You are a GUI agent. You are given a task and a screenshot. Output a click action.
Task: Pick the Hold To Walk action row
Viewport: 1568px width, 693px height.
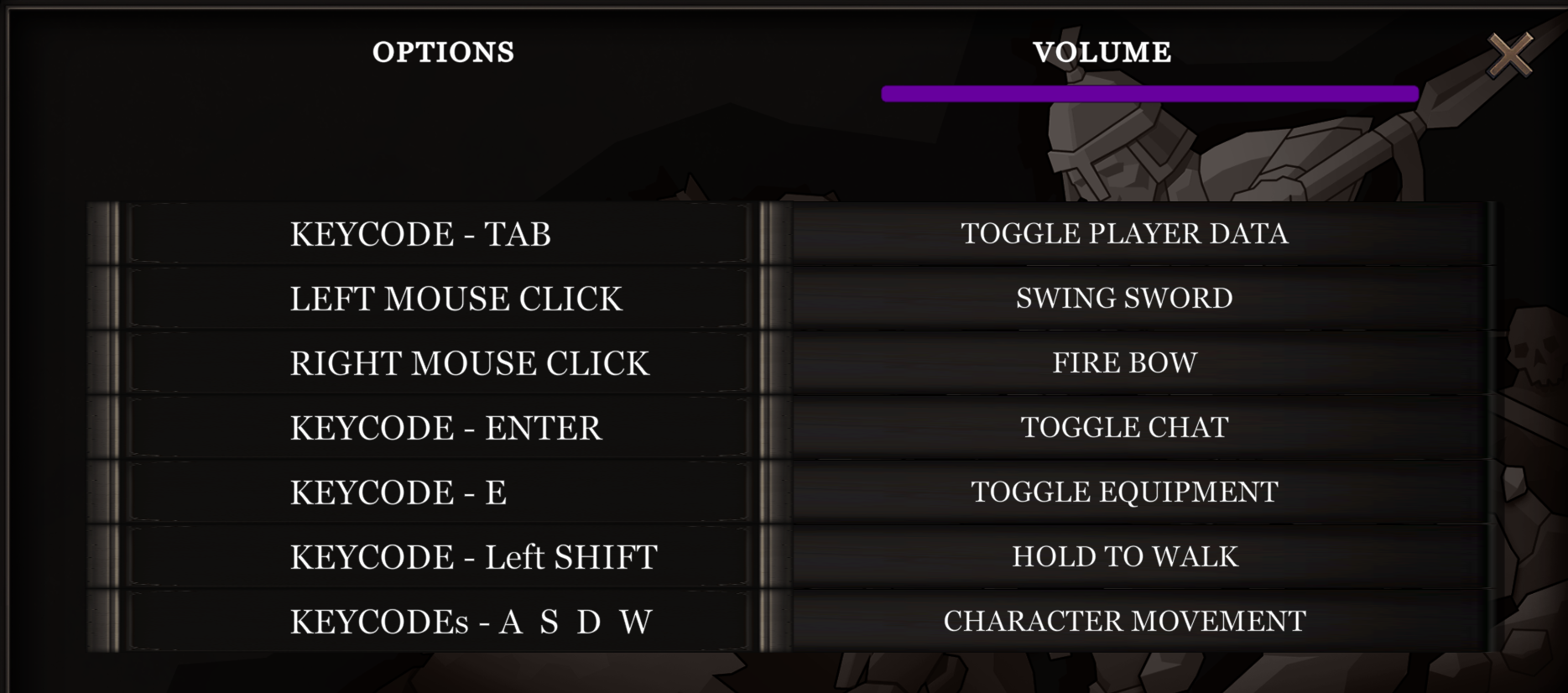point(1124,556)
